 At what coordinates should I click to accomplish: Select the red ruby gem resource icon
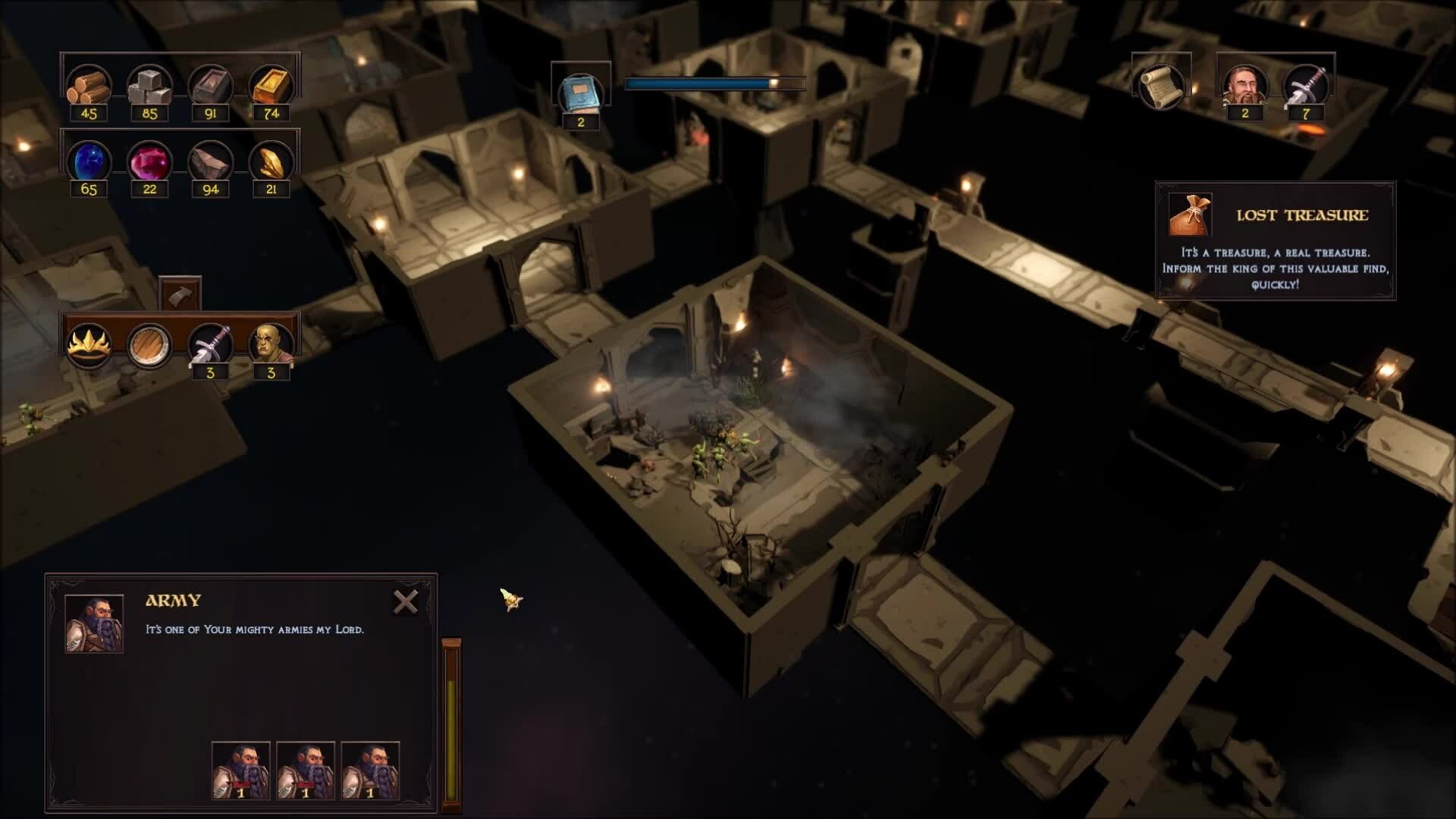(x=149, y=162)
